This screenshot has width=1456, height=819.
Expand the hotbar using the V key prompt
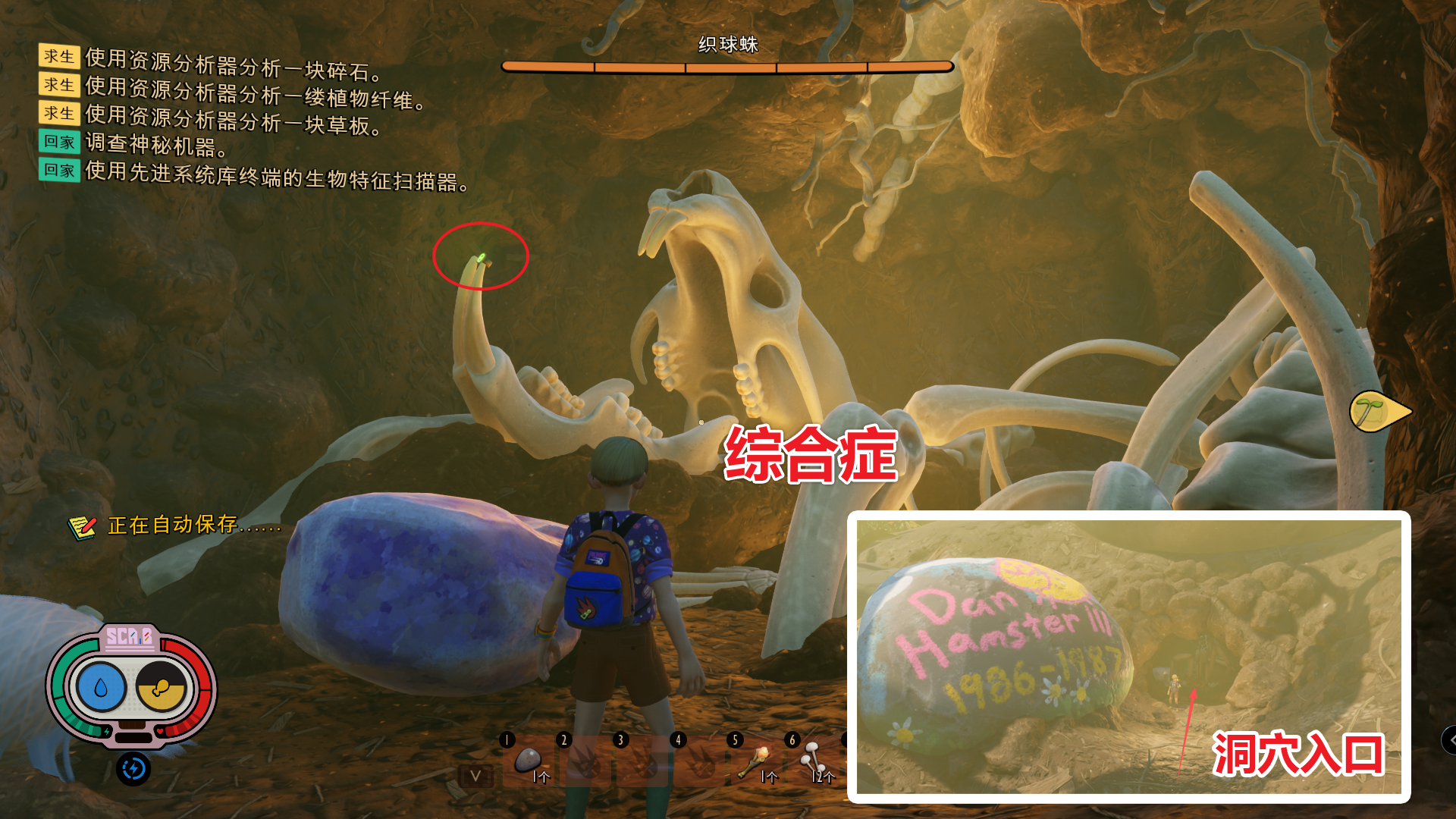475,776
